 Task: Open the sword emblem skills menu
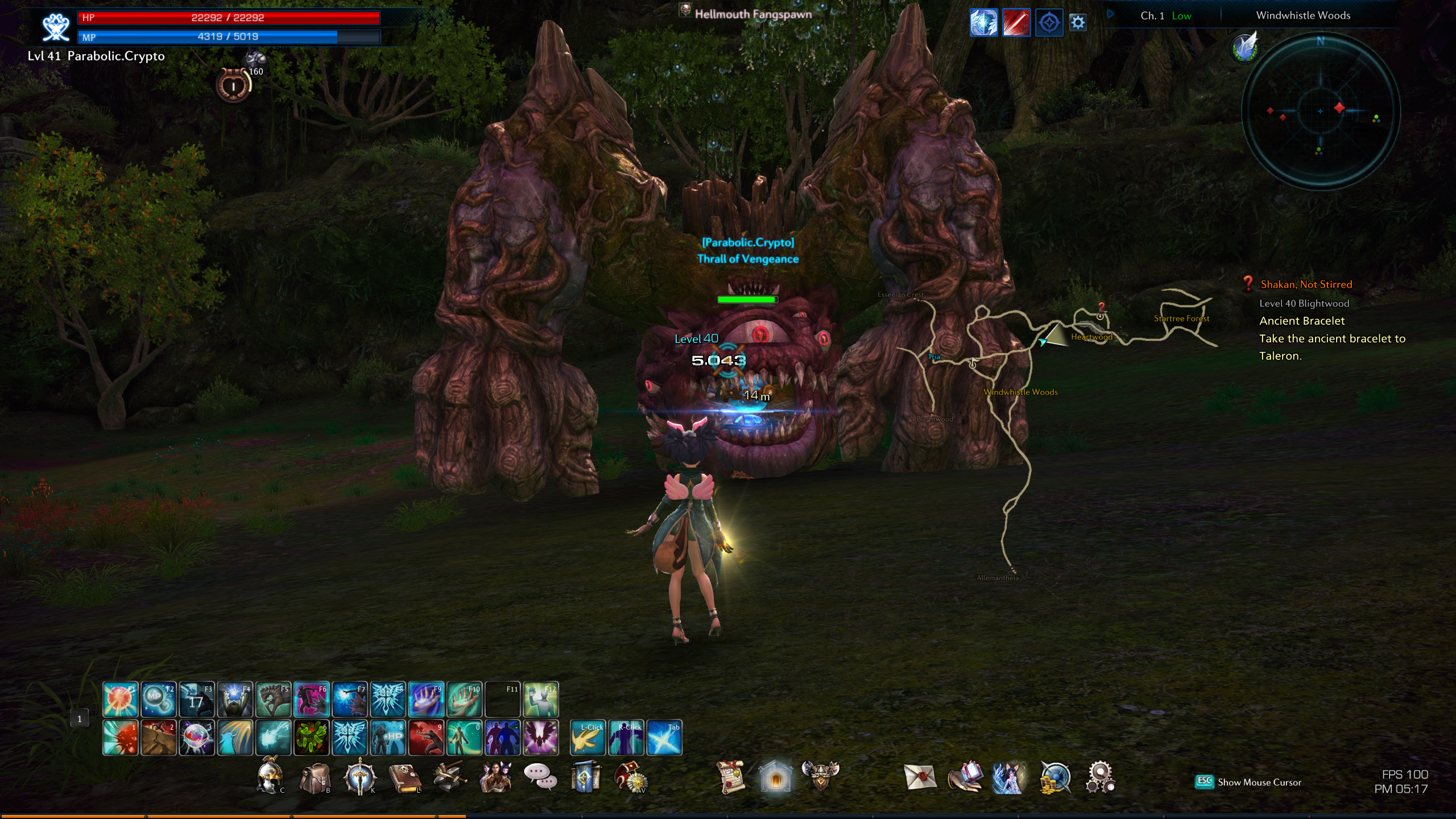[359, 777]
